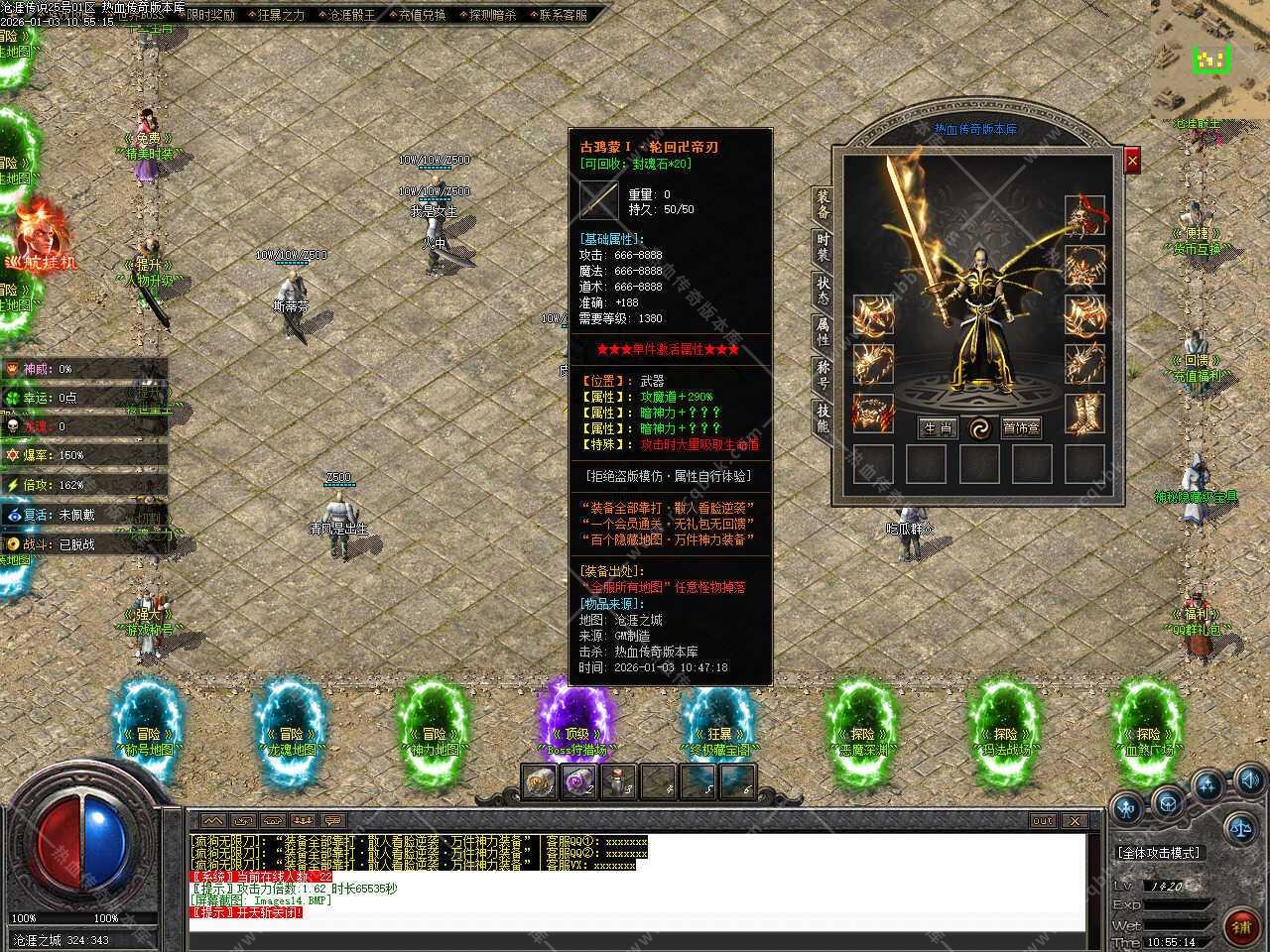
Task: Open the 首饰盒 jewelry box
Action: click(1021, 428)
